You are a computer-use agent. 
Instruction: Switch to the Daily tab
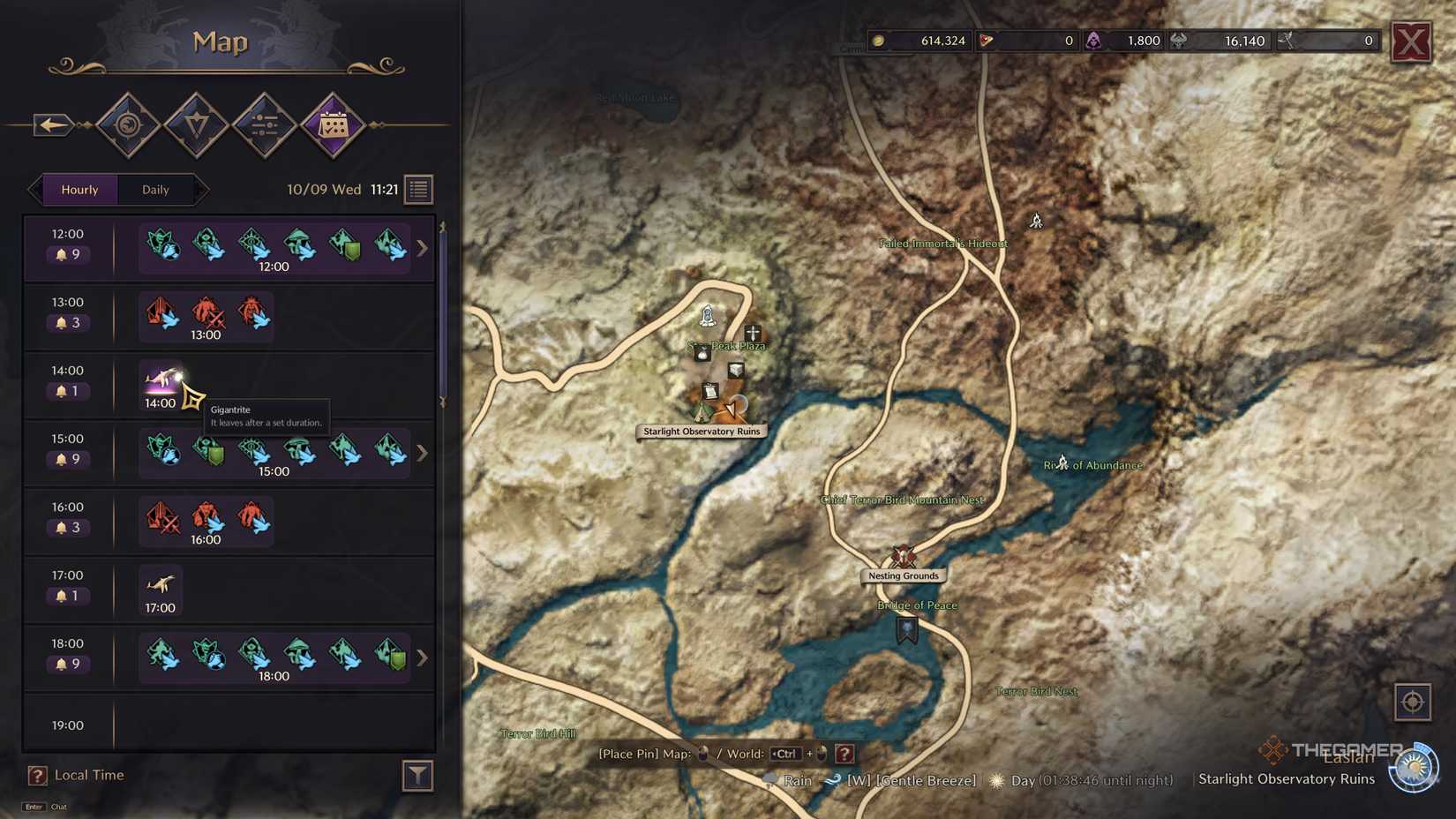pos(155,189)
